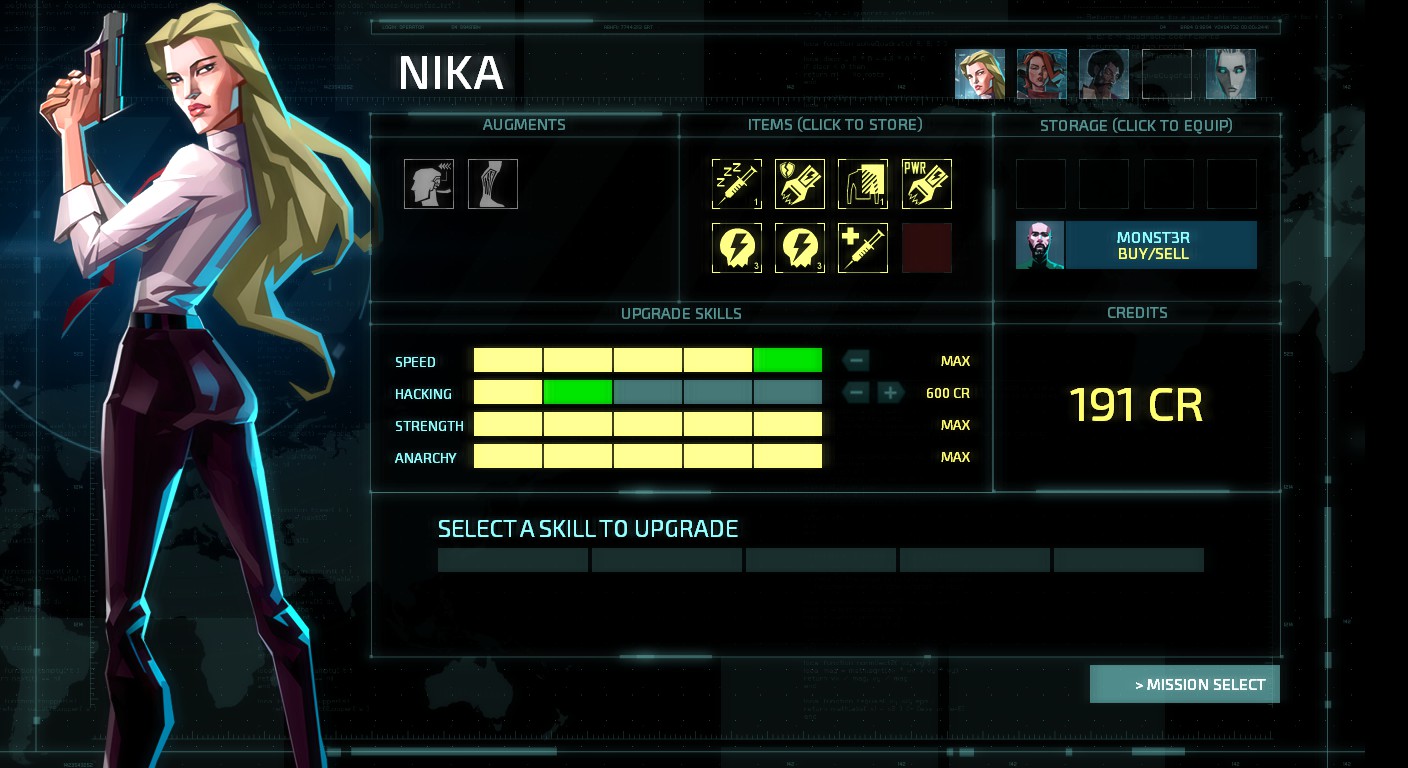1408x768 pixels.
Task: Select the blonde Nika agent portrait
Action: click(x=980, y=74)
